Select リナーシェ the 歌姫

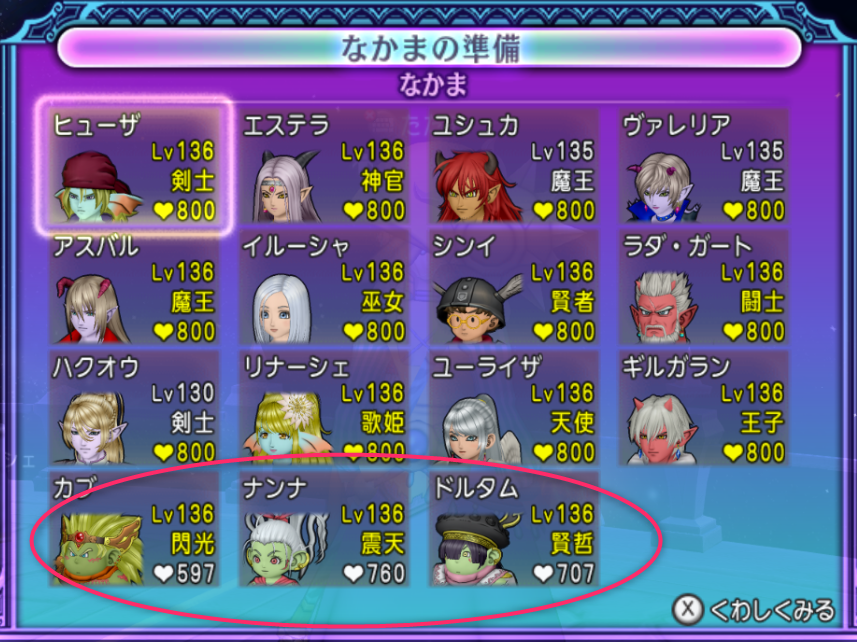coord(324,408)
